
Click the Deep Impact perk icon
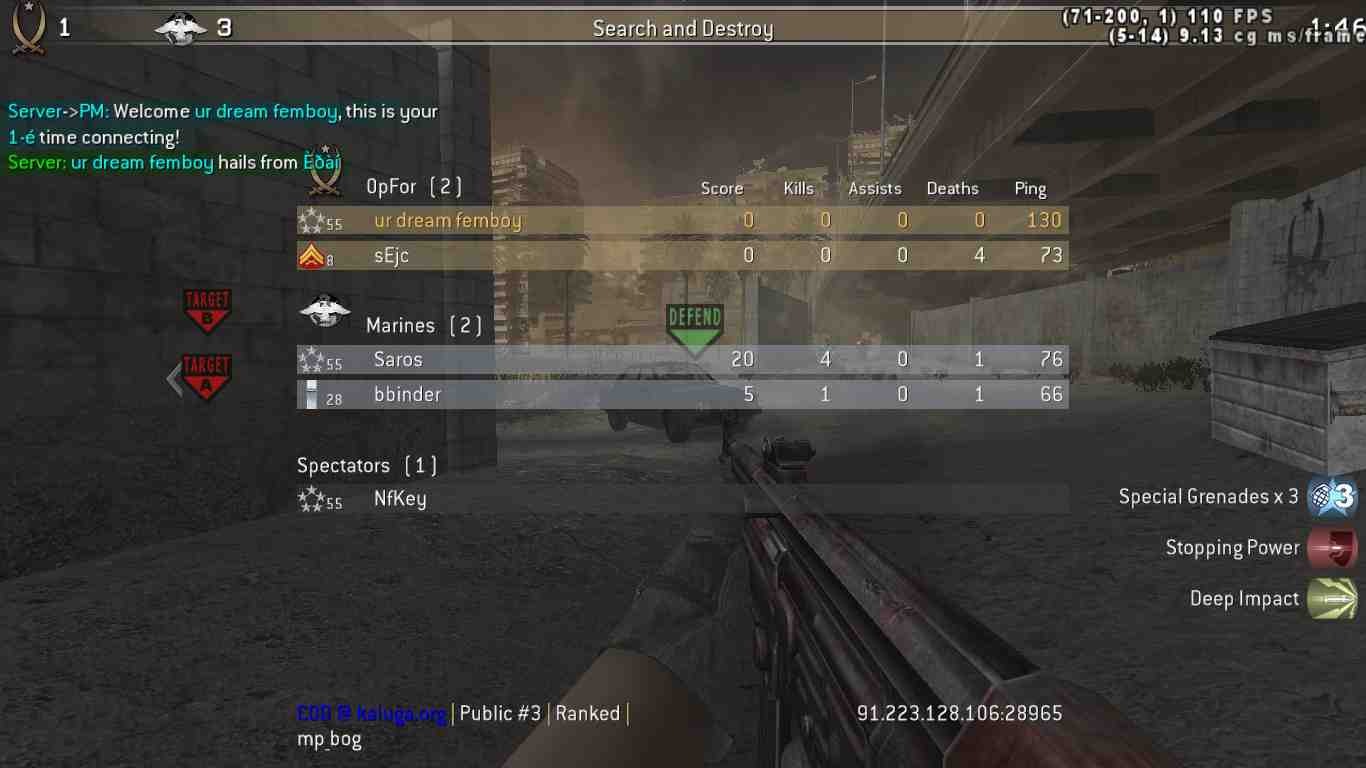[1334, 598]
